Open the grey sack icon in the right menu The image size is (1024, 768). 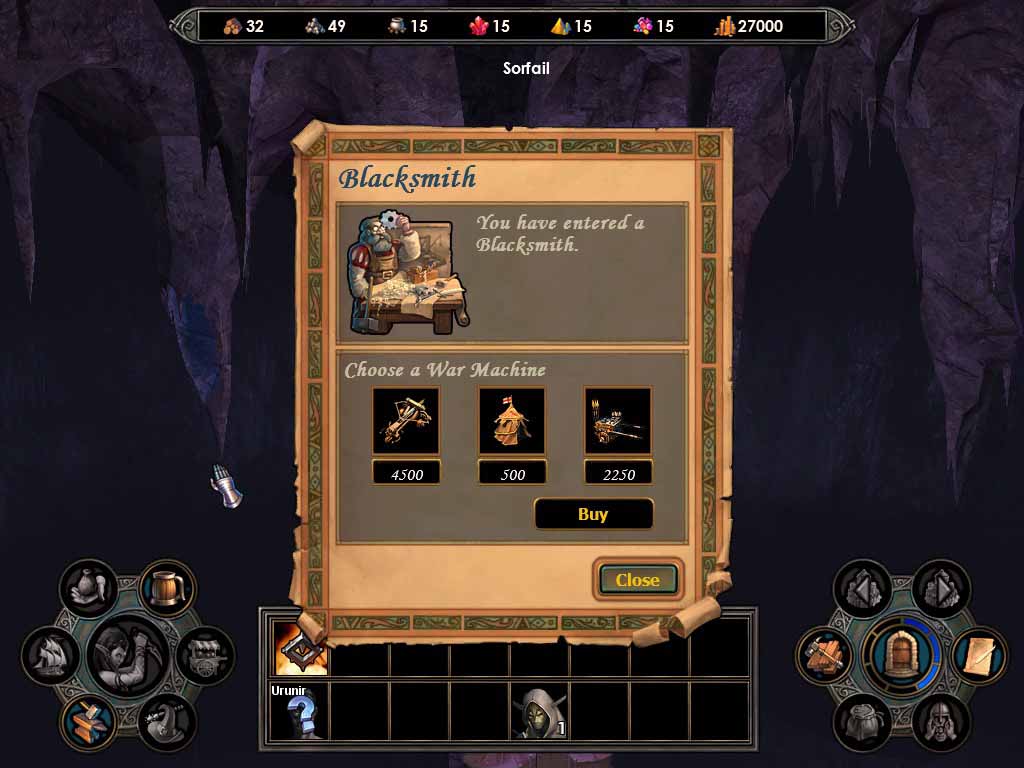862,722
